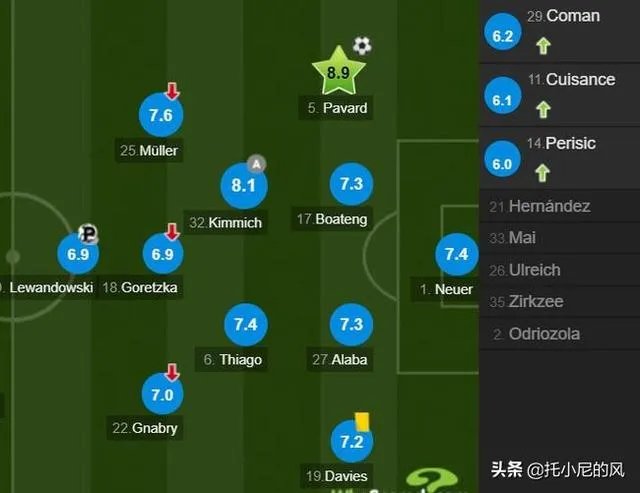Choose Davies' 7.2 rating marker
Image resolution: width=640 pixels, height=493 pixels.
click(x=351, y=442)
